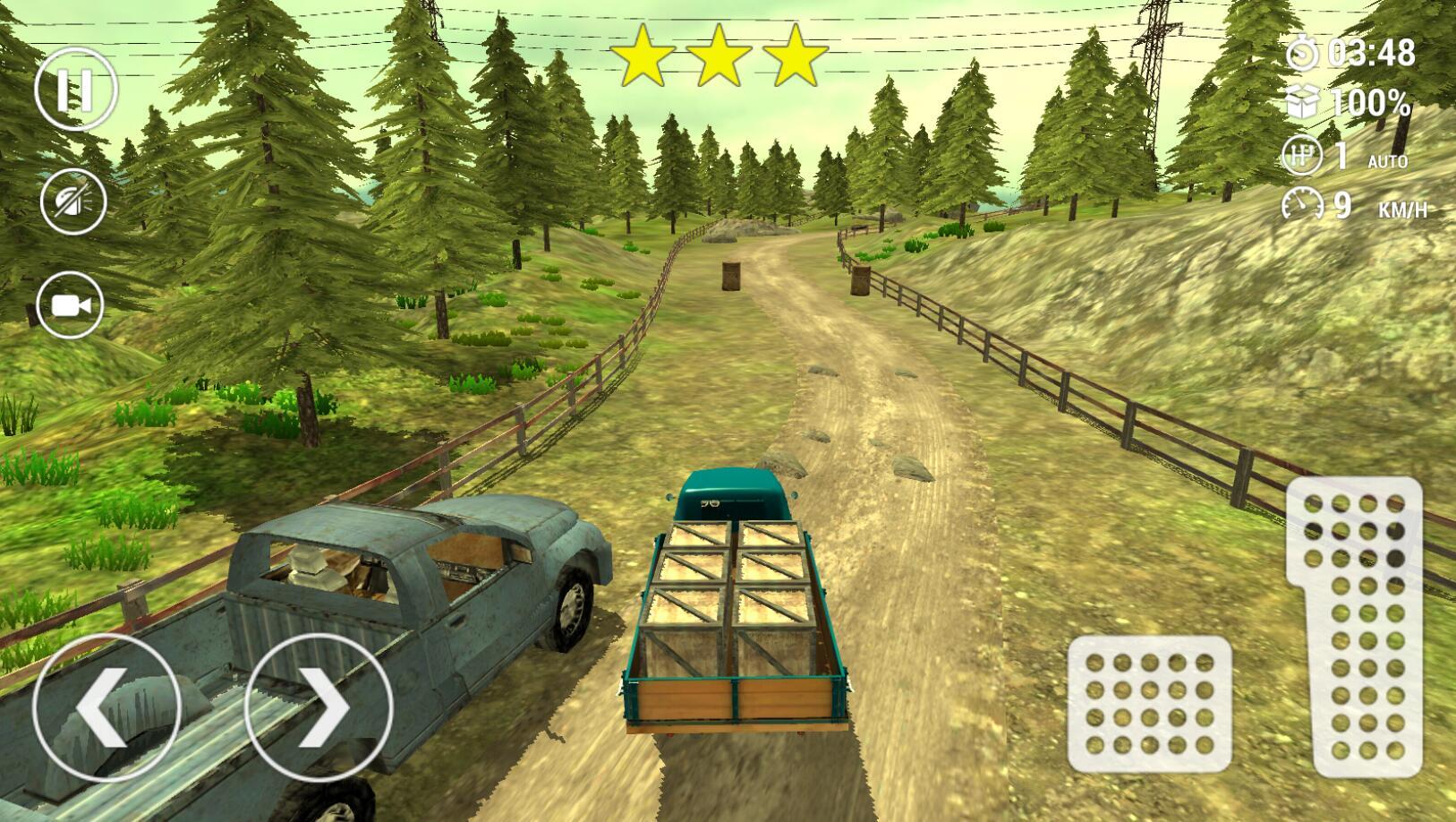Tap the brake pedal
Image resolution: width=1456 pixels, height=822 pixels.
[x=1149, y=704]
